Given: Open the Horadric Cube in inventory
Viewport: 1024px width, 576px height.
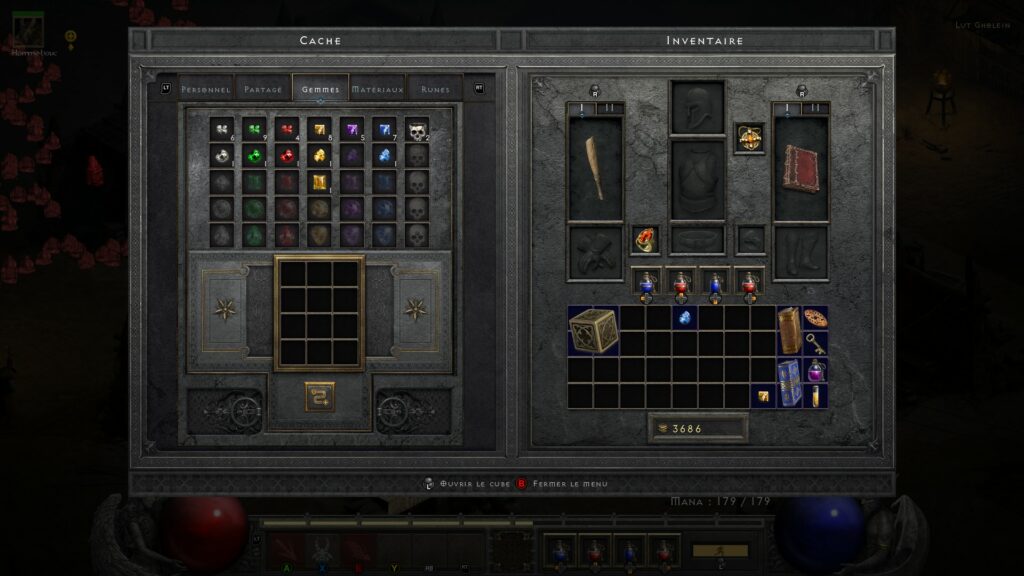Looking at the screenshot, I should pyautogui.click(x=593, y=331).
